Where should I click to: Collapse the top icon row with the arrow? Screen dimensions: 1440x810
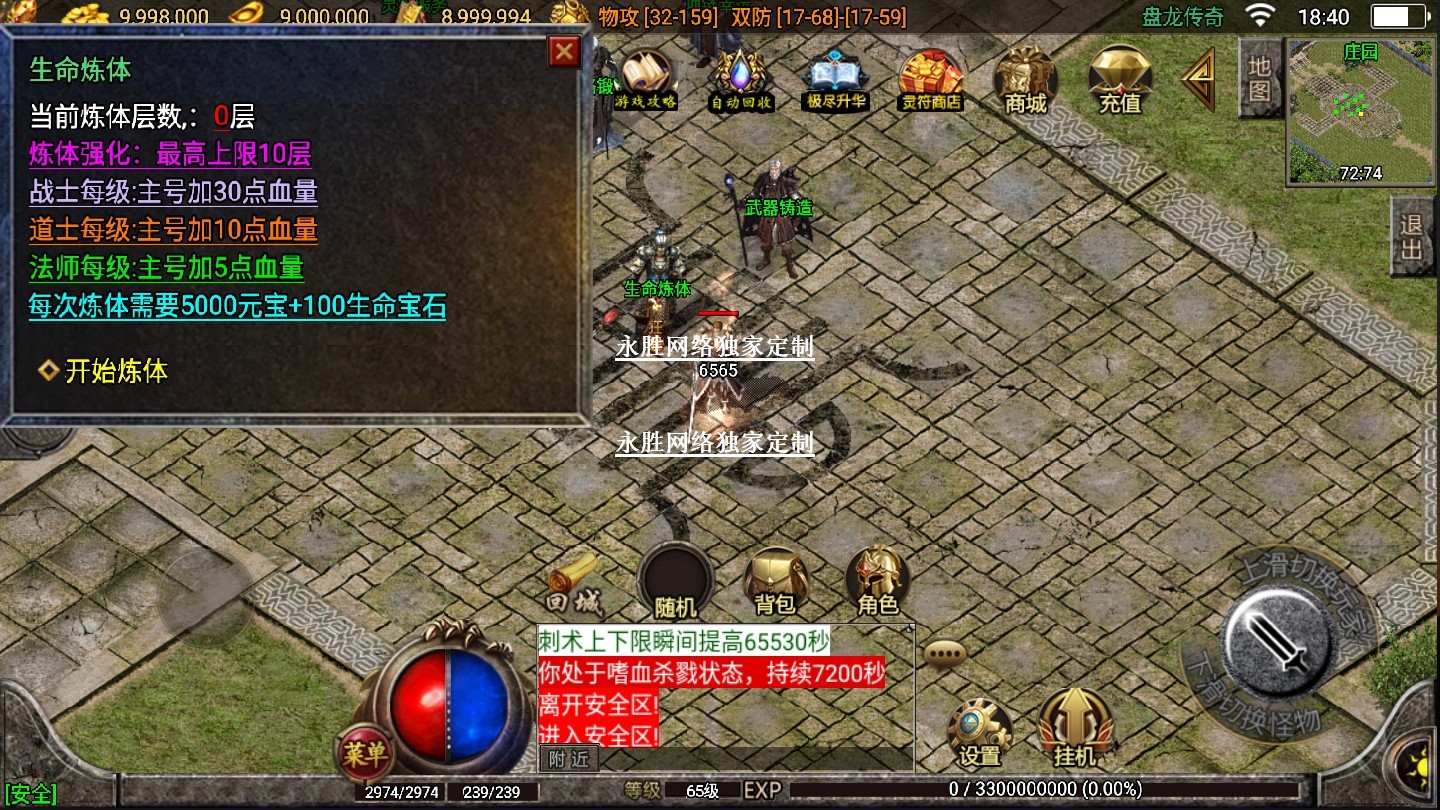pos(1198,80)
